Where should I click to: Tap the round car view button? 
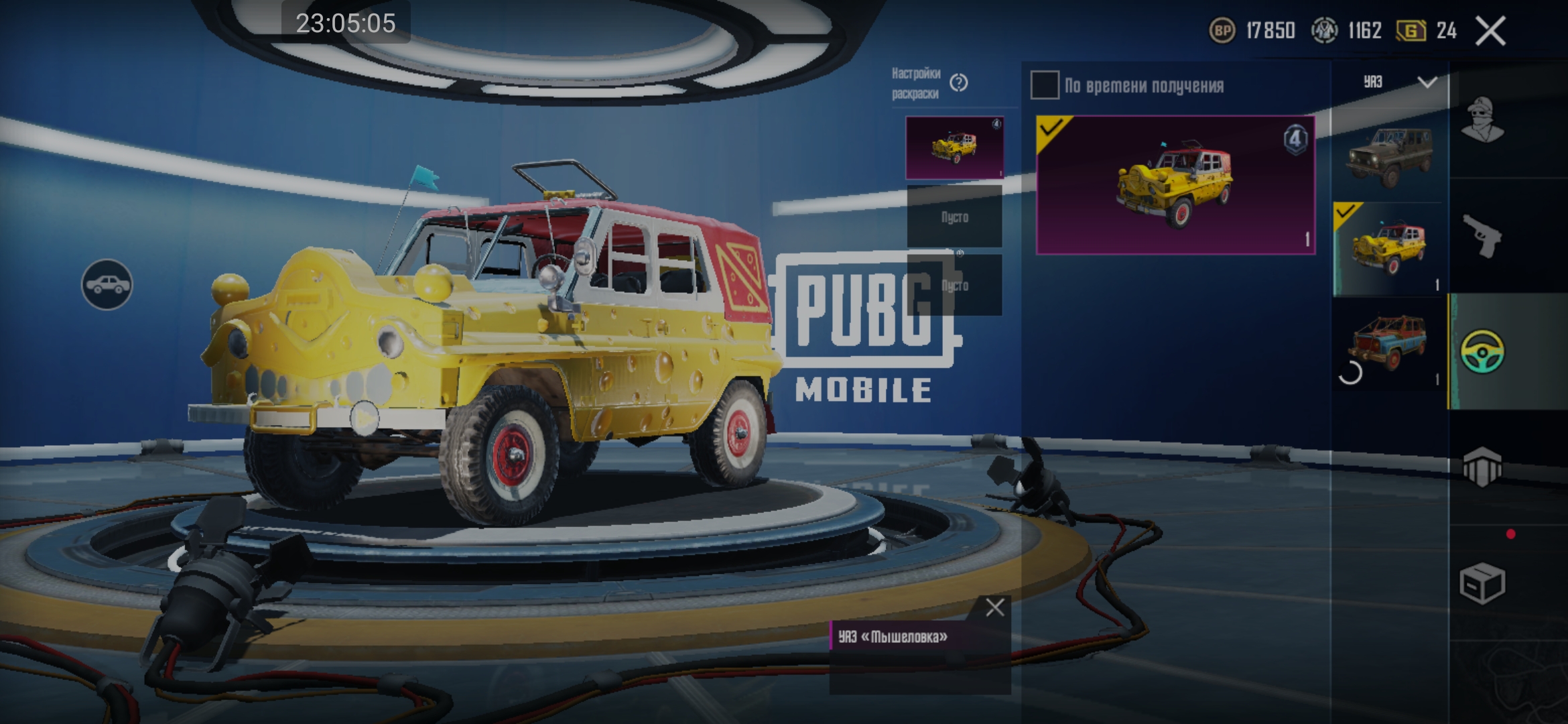(x=107, y=285)
